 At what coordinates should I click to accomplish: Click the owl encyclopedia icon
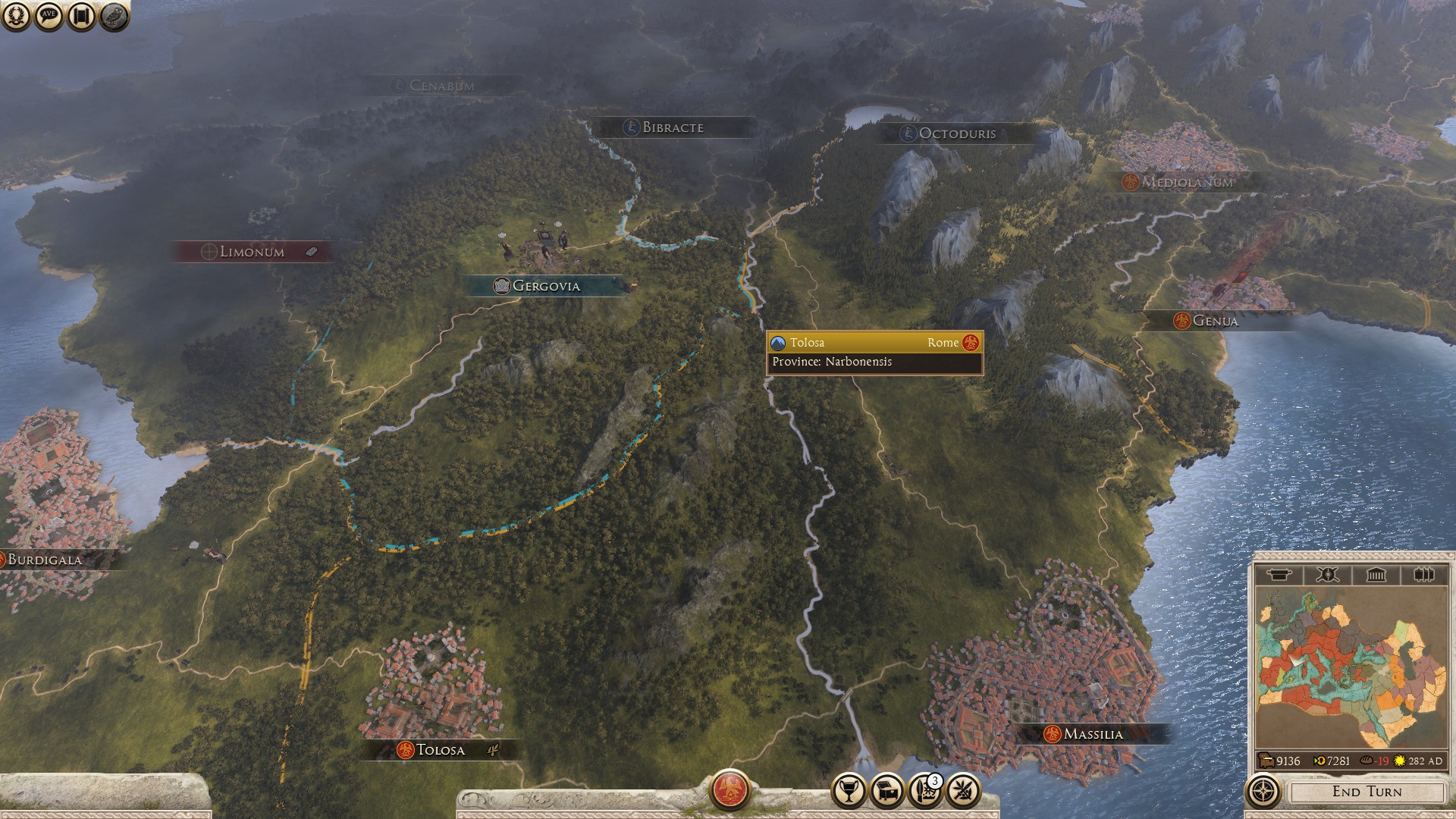114,16
